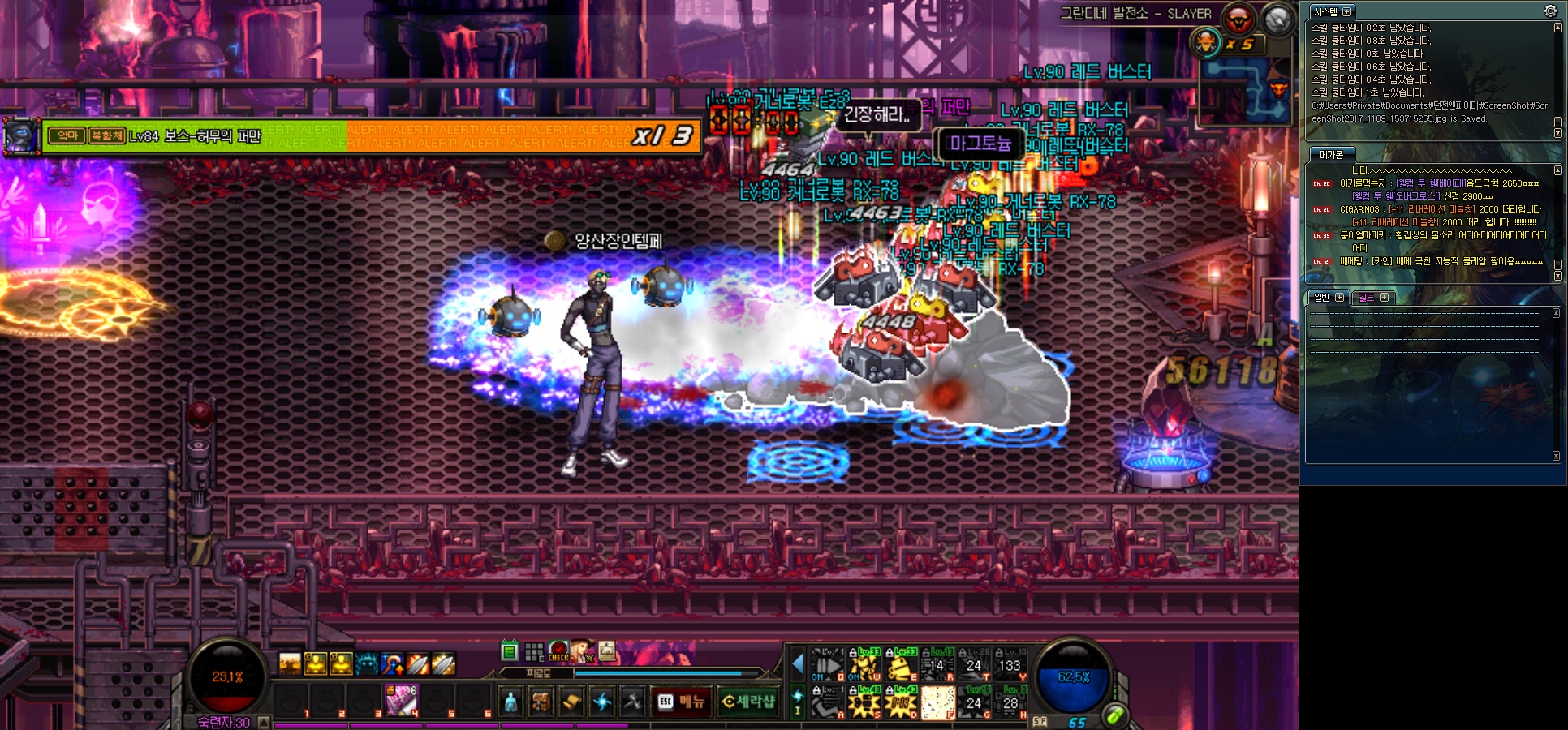Click the green E calendar event icon

[x=510, y=651]
